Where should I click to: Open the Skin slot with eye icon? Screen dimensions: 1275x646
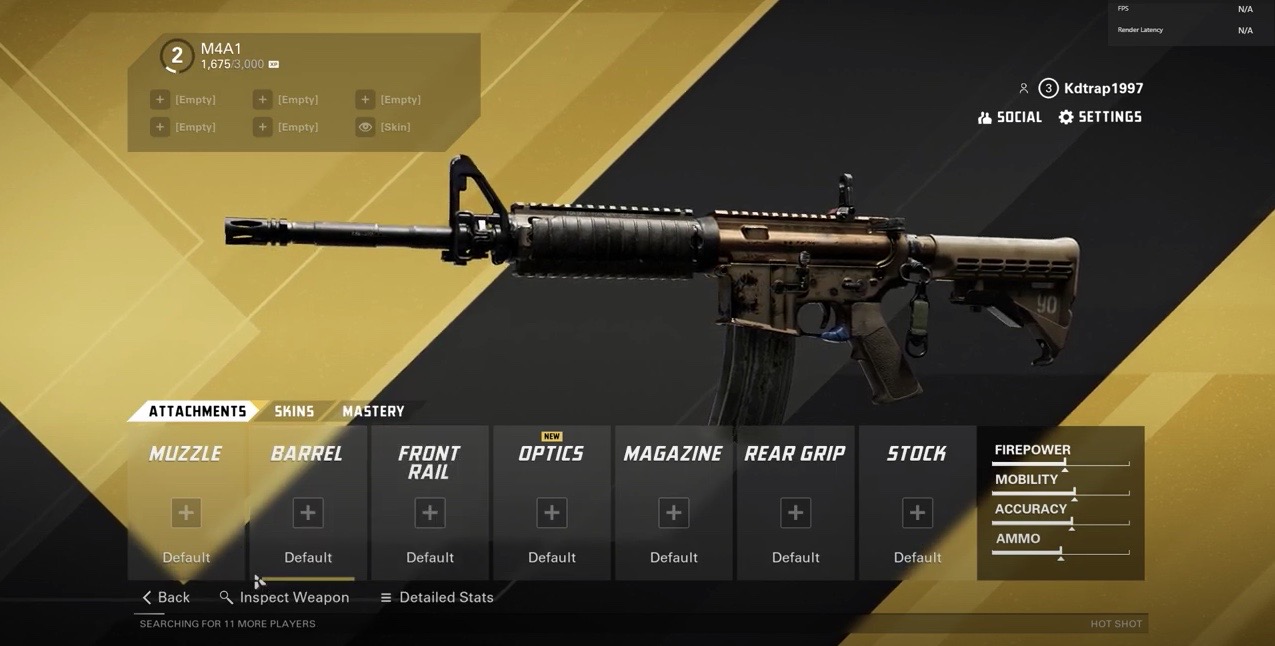tap(385, 127)
